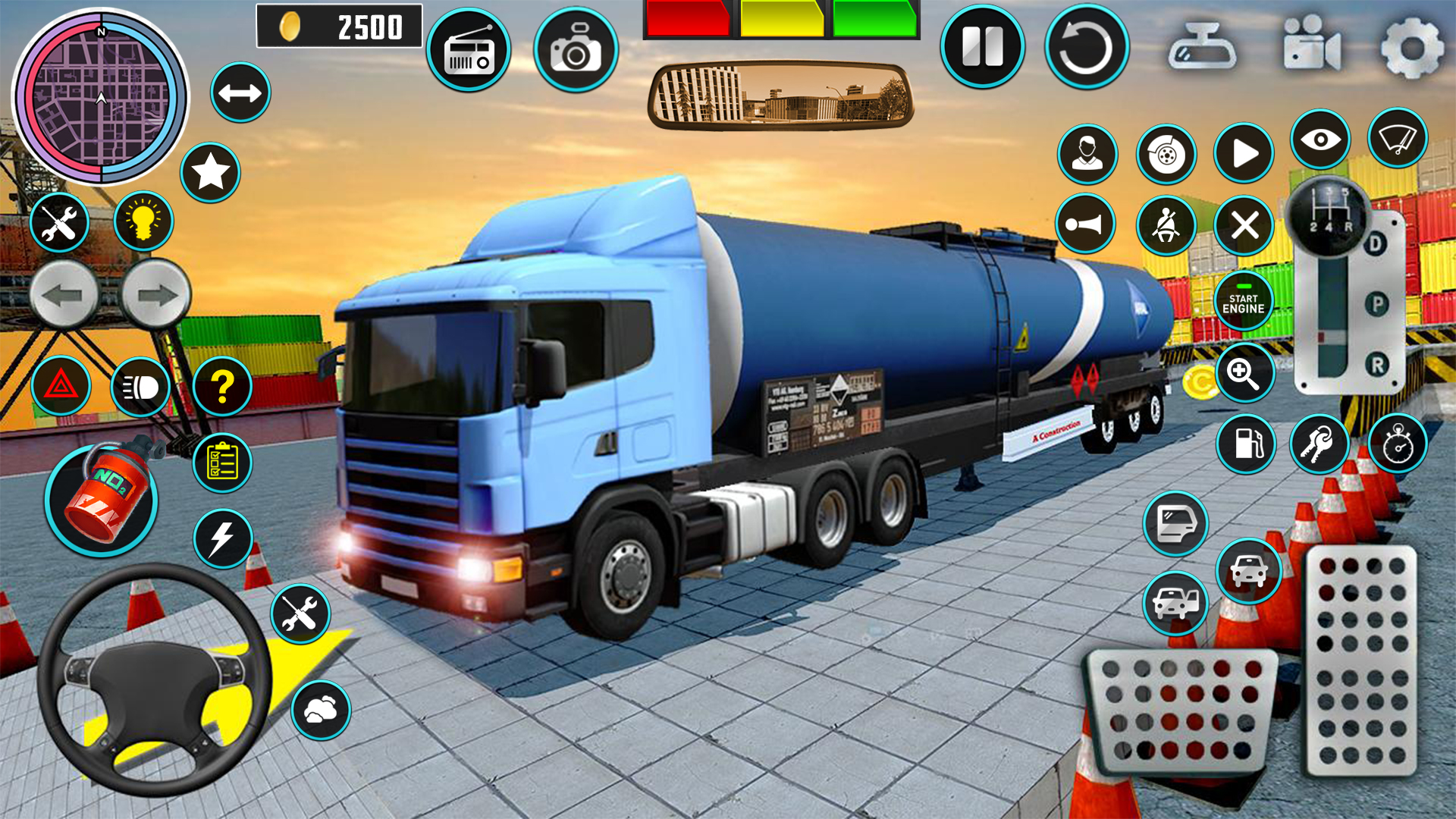The width and height of the screenshot is (1456, 819).
Task: Switch camera view with the eye icon
Action: tap(1321, 137)
